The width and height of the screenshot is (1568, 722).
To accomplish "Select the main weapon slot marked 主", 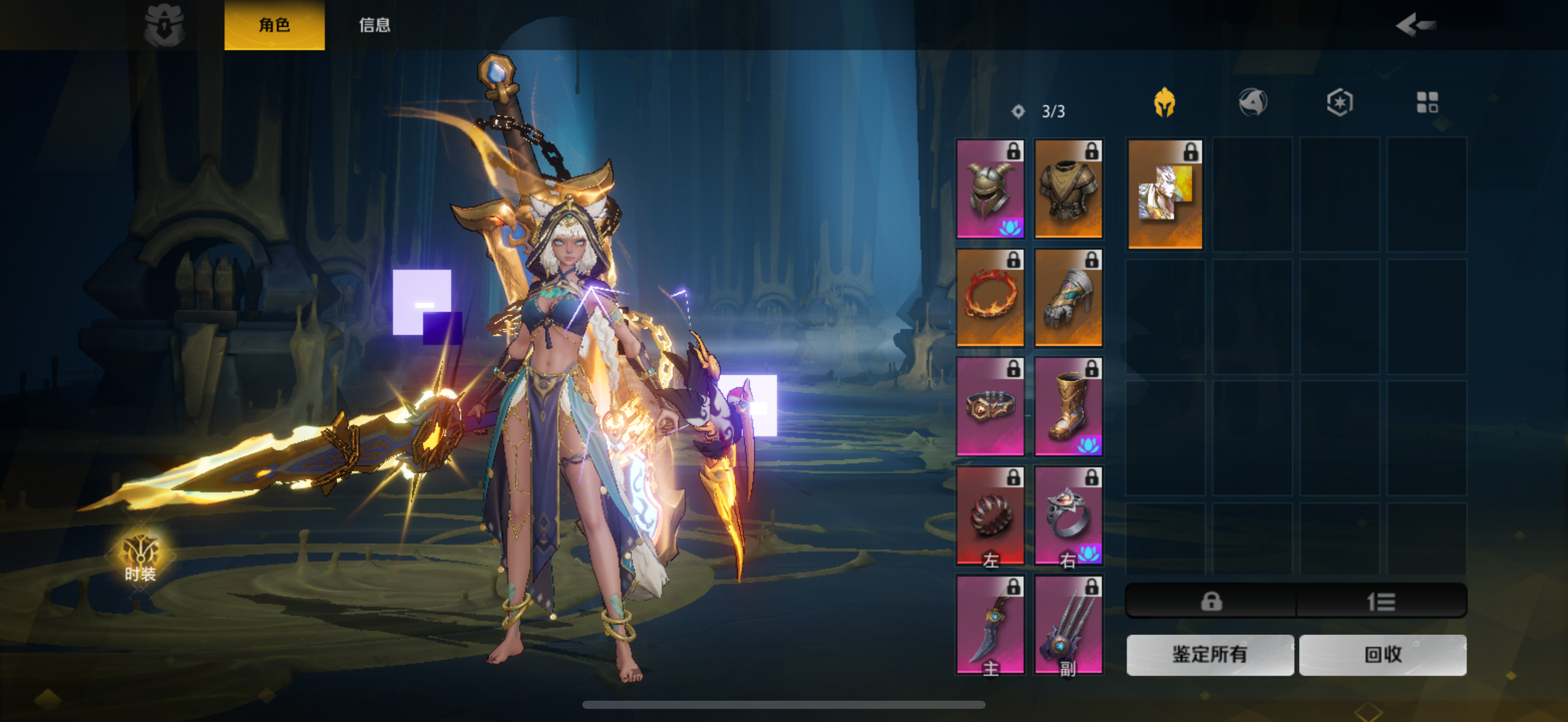I will (990, 625).
